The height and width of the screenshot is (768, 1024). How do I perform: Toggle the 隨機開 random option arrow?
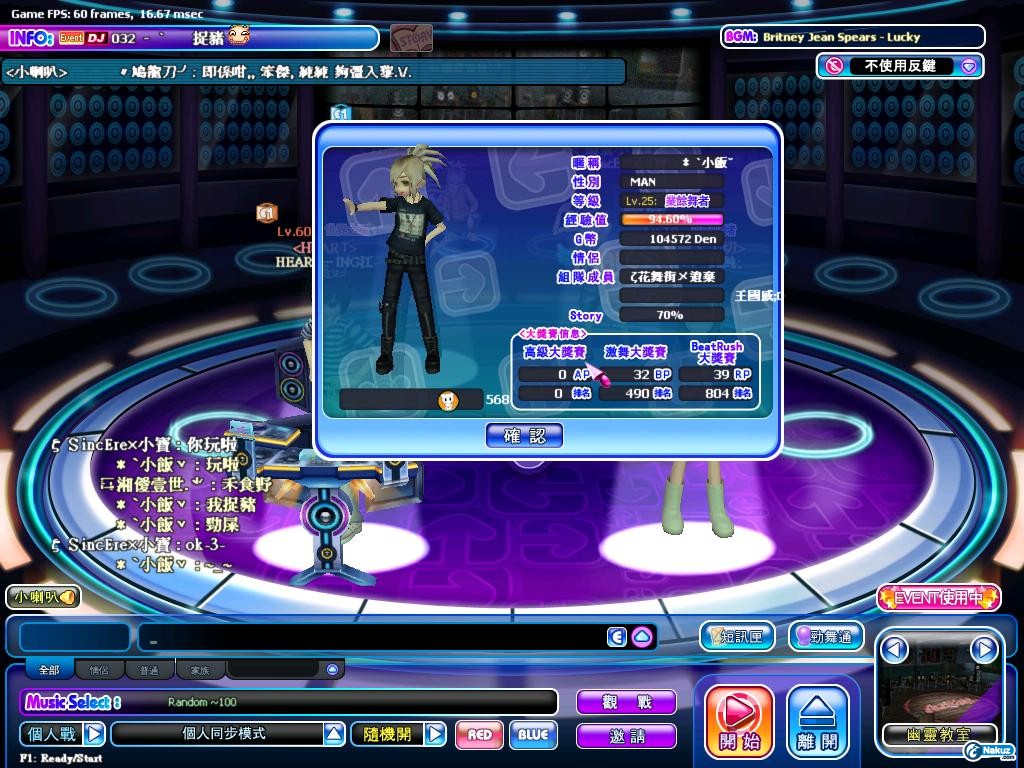[x=435, y=734]
